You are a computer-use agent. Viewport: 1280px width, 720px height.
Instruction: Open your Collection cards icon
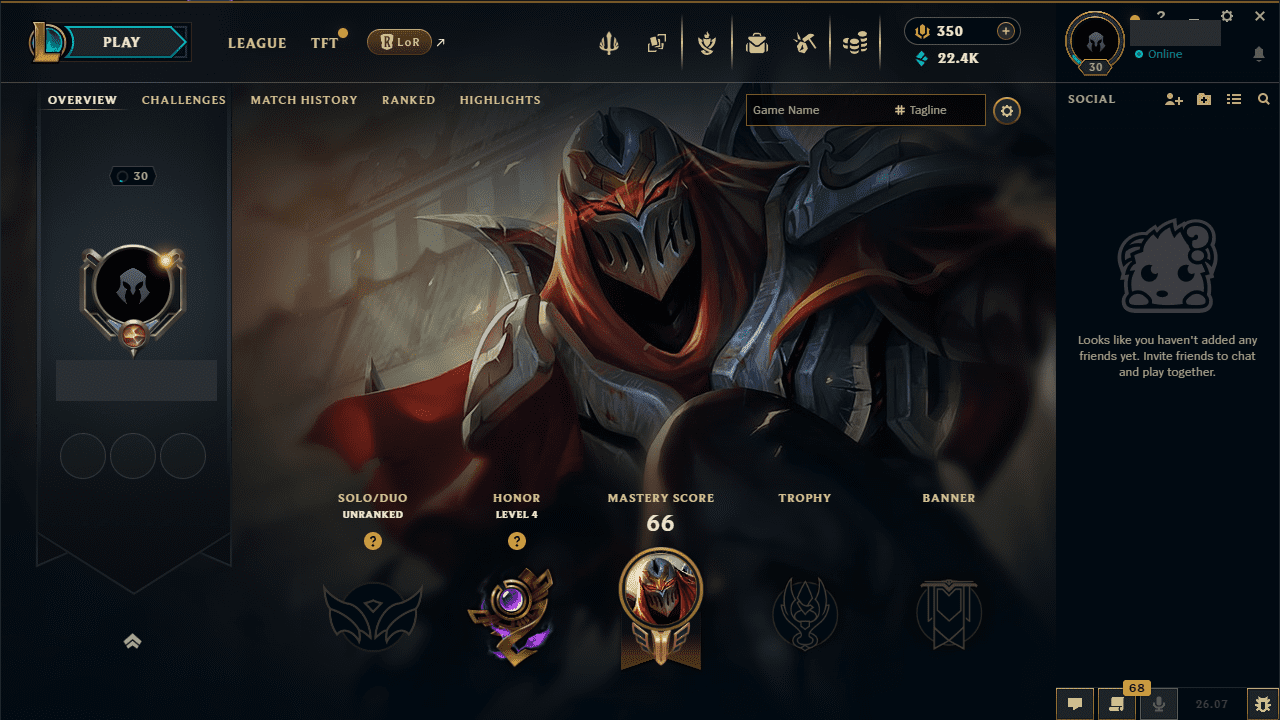657,42
